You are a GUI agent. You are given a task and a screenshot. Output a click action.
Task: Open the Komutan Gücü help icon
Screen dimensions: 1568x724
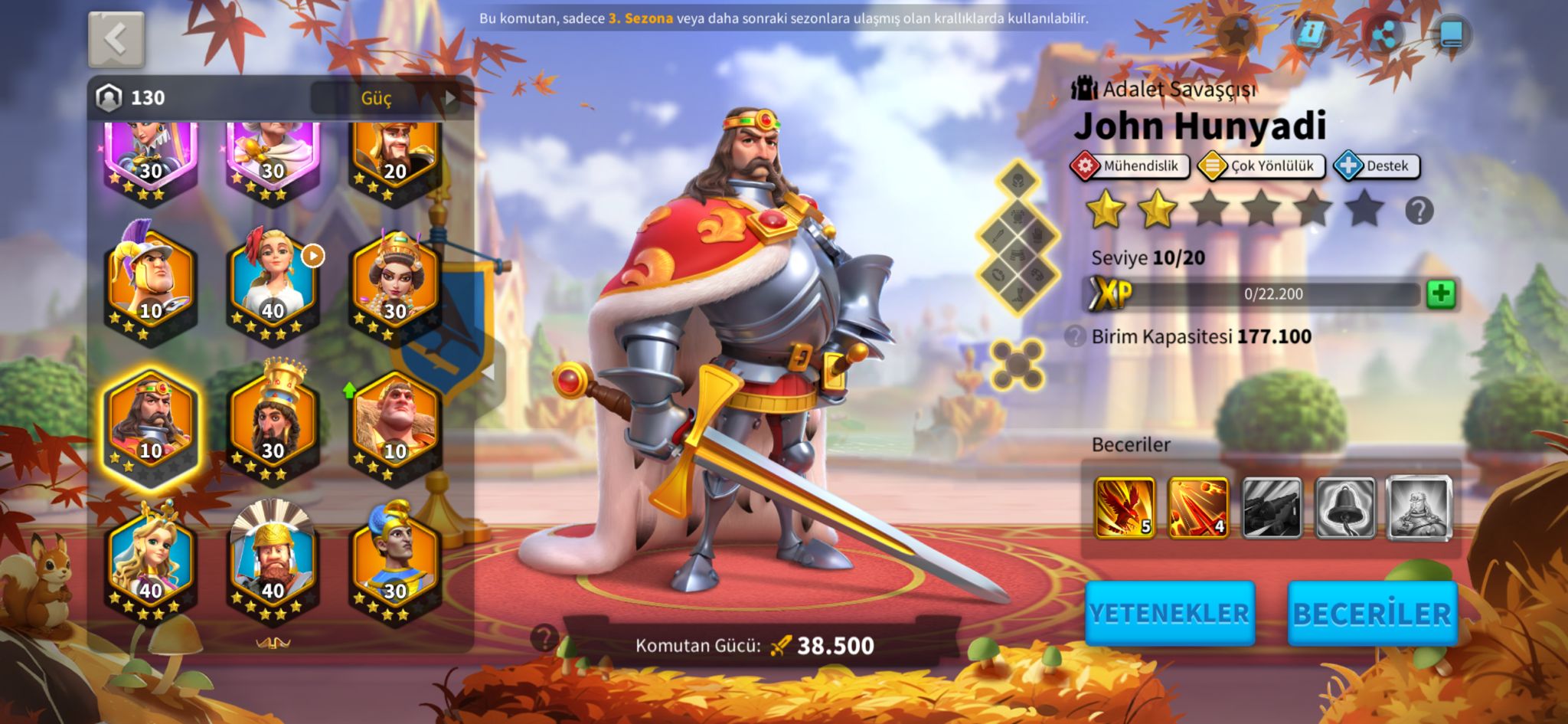[544, 637]
